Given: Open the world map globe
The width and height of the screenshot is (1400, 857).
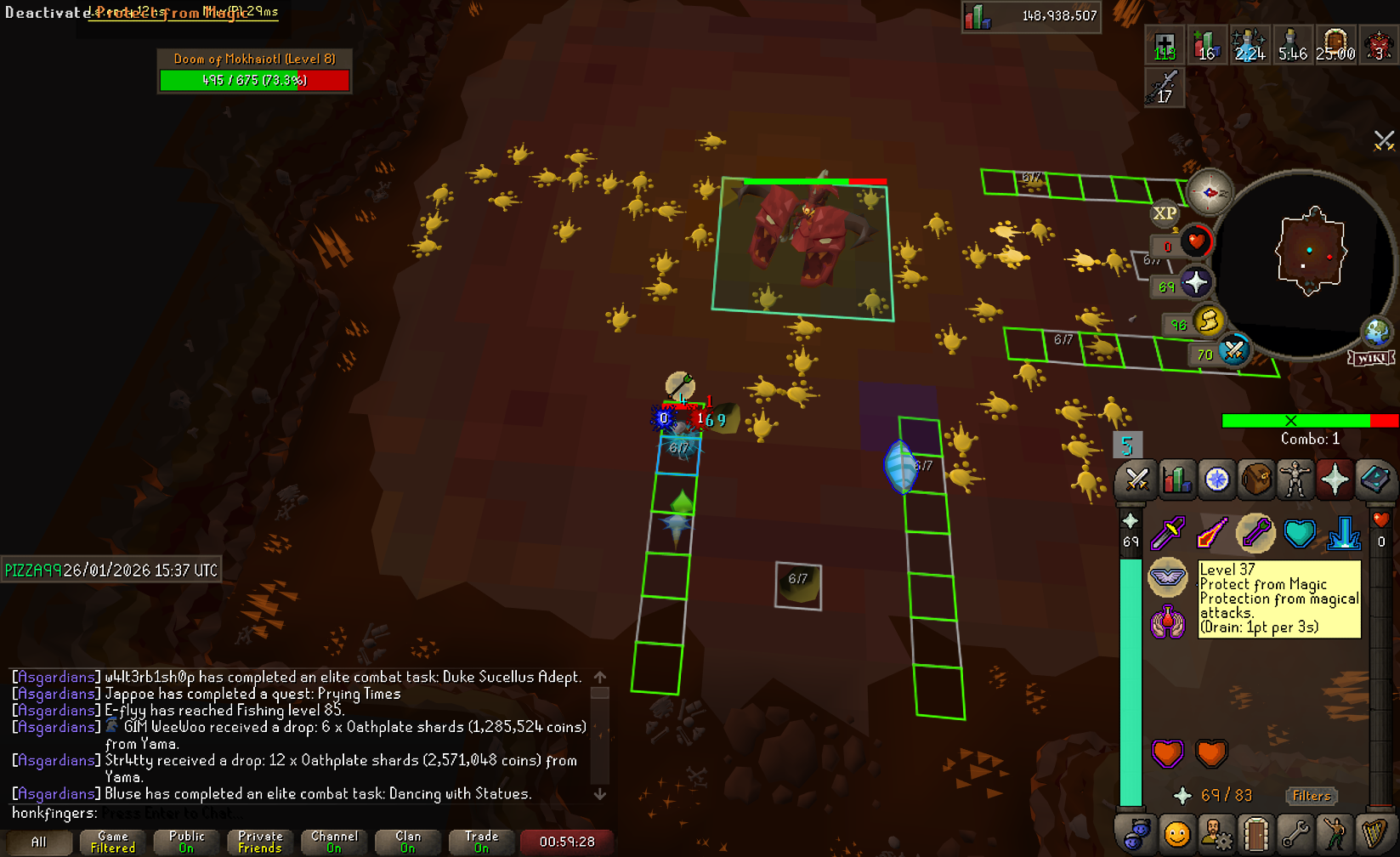Looking at the screenshot, I should (x=1376, y=331).
